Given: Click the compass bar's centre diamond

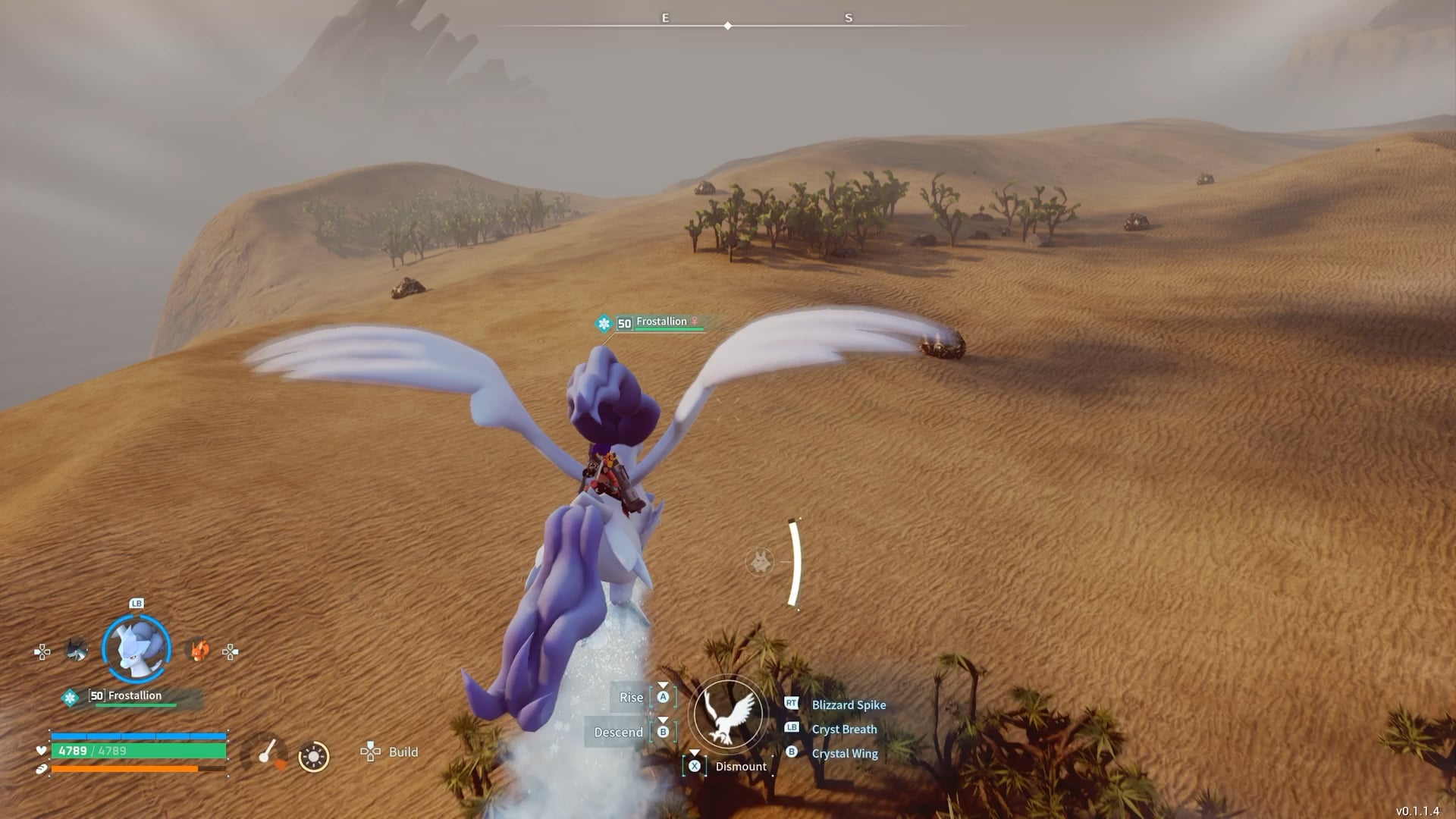Looking at the screenshot, I should [x=728, y=26].
